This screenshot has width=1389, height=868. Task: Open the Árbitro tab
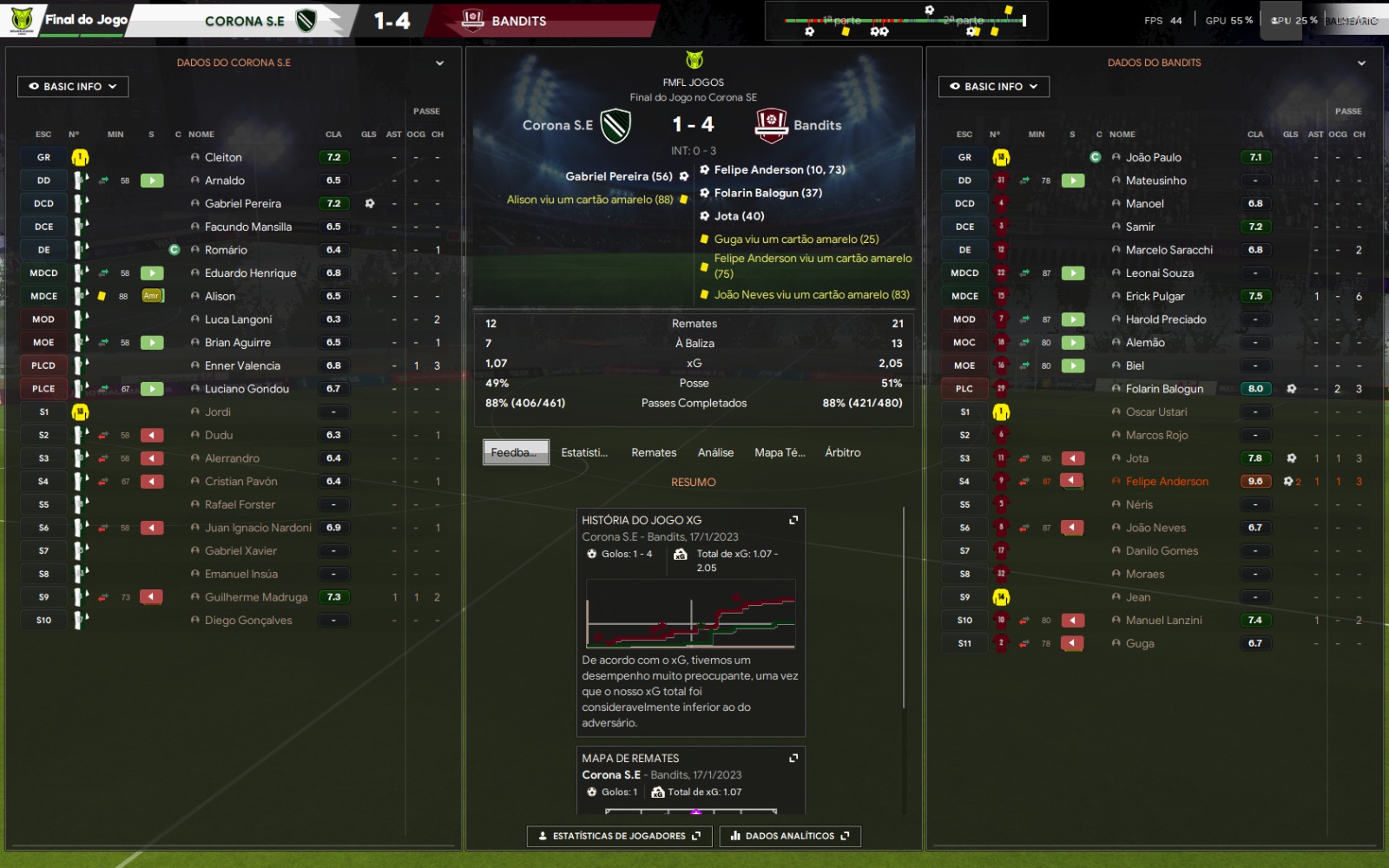click(842, 452)
